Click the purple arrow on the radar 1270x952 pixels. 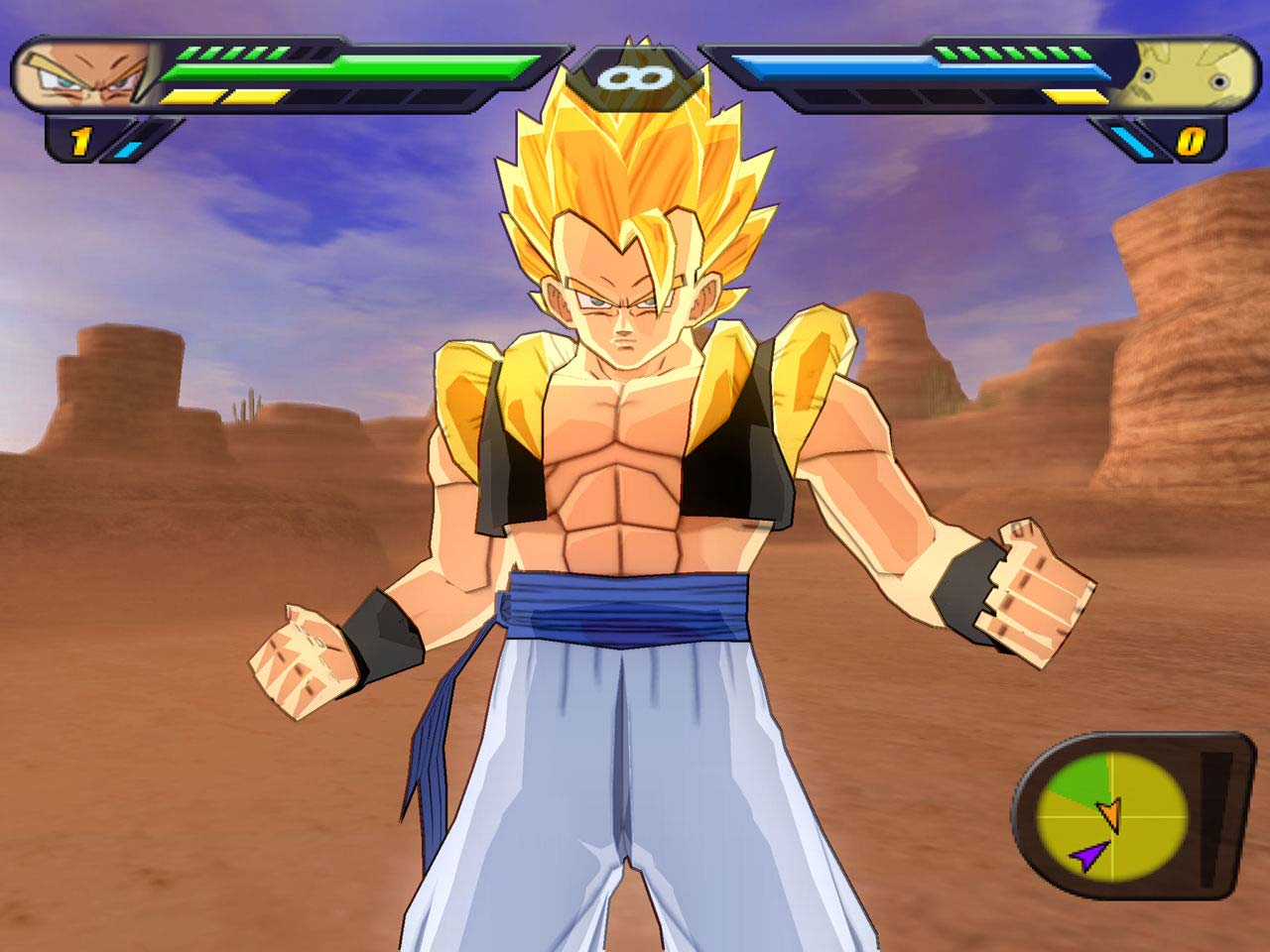1088,855
